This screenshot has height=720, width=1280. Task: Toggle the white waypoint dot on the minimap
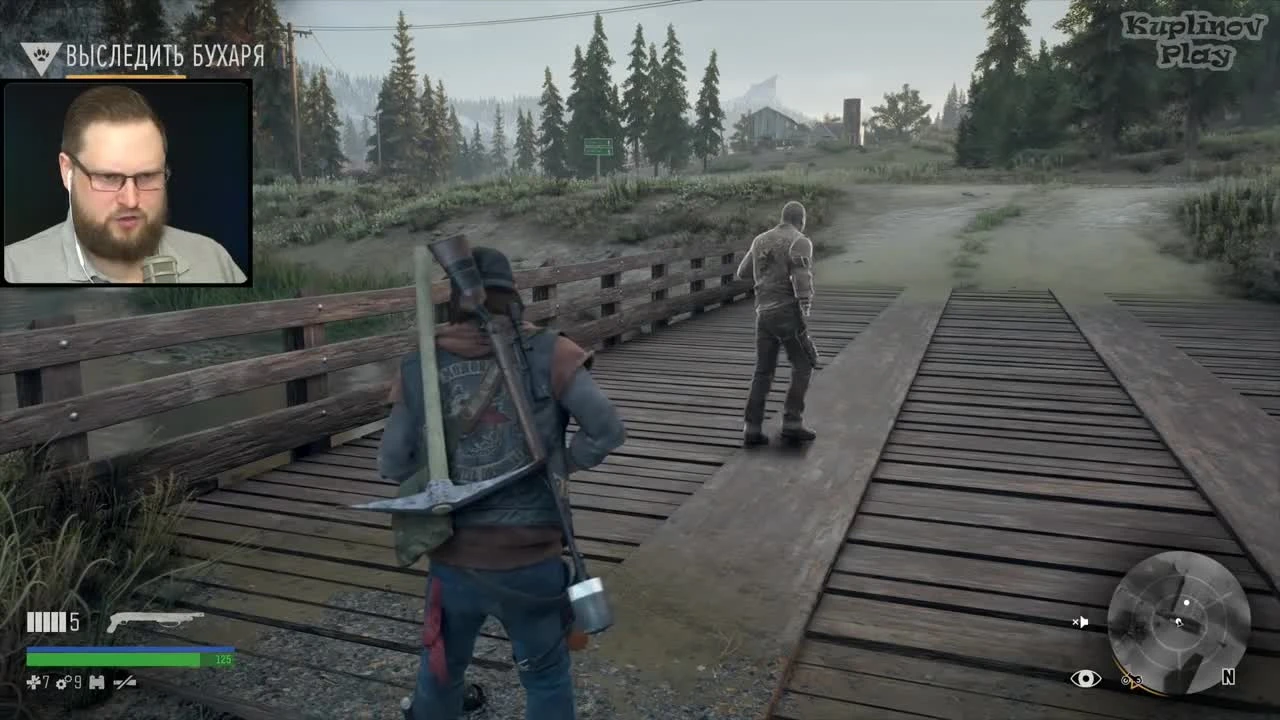(1187, 602)
